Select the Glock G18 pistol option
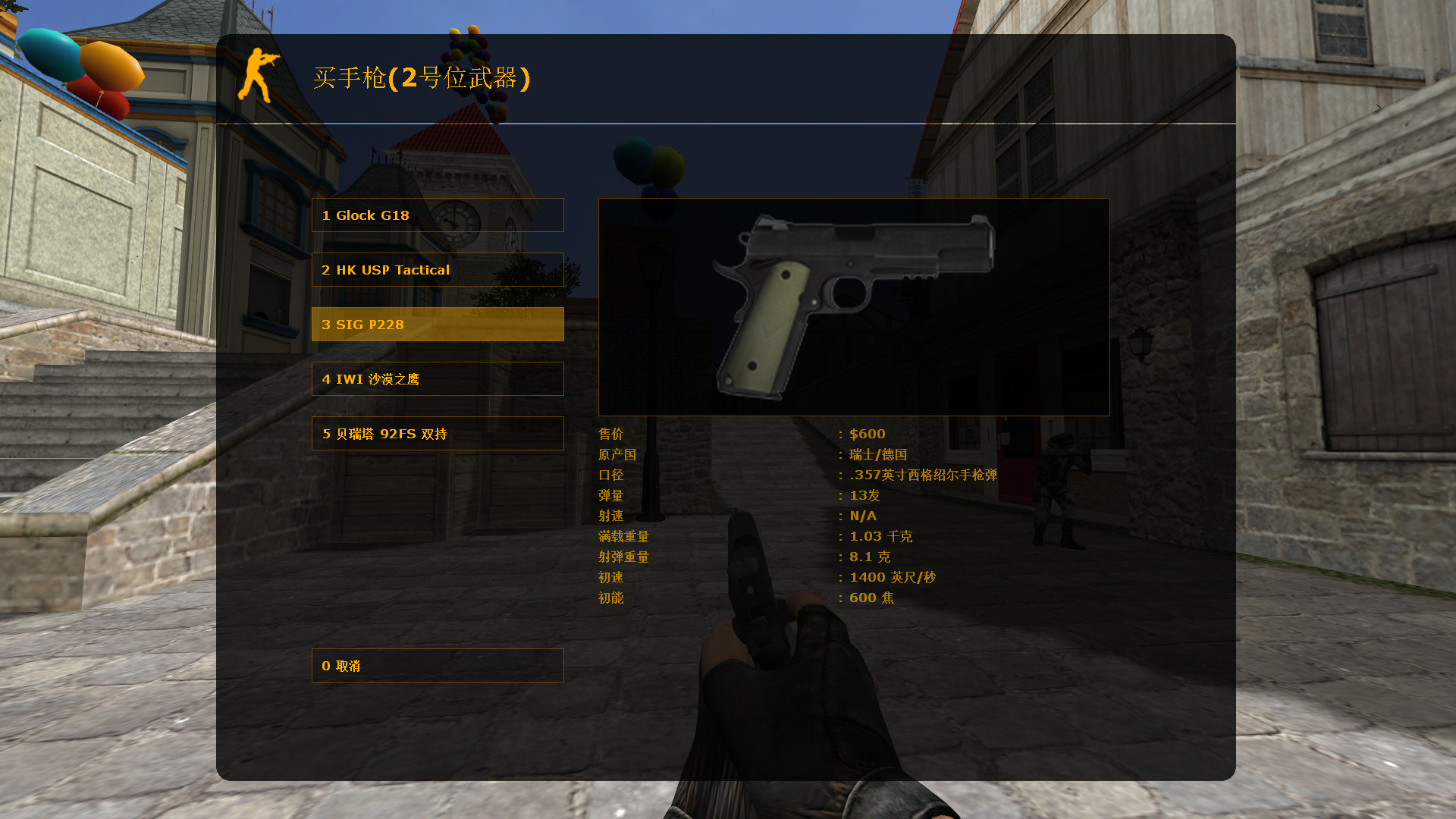Image resolution: width=1456 pixels, height=819 pixels. pos(437,215)
